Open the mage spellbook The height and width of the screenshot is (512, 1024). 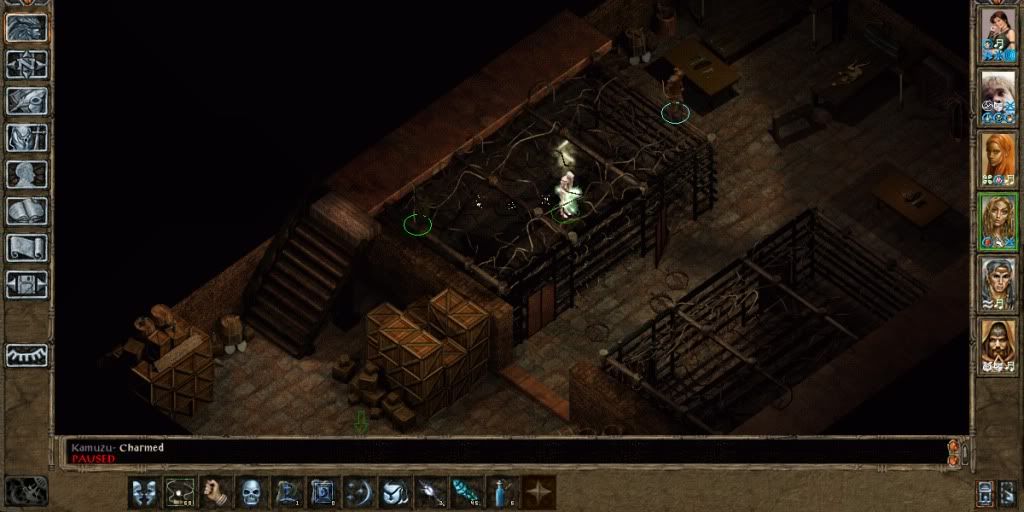point(28,211)
